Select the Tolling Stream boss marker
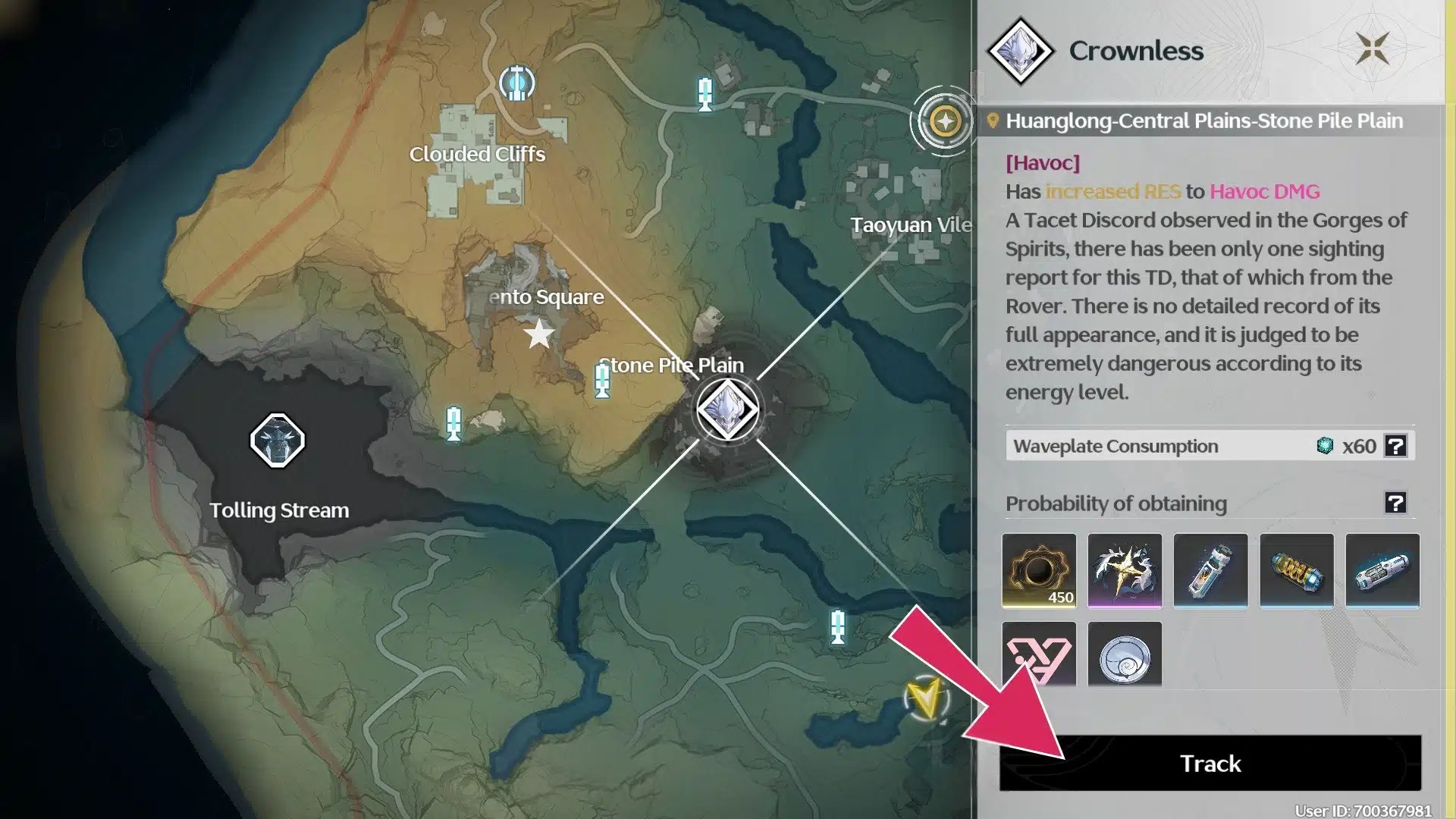This screenshot has height=819, width=1456. pos(278,441)
